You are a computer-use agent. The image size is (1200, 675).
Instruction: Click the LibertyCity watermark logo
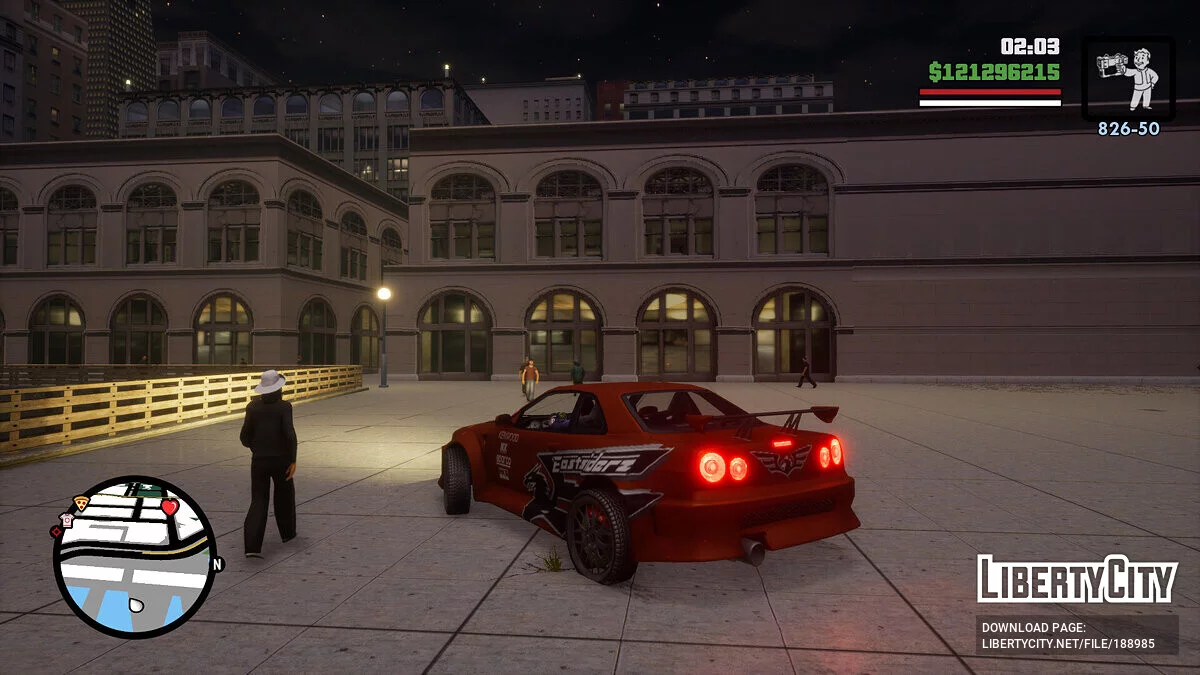tap(1077, 579)
